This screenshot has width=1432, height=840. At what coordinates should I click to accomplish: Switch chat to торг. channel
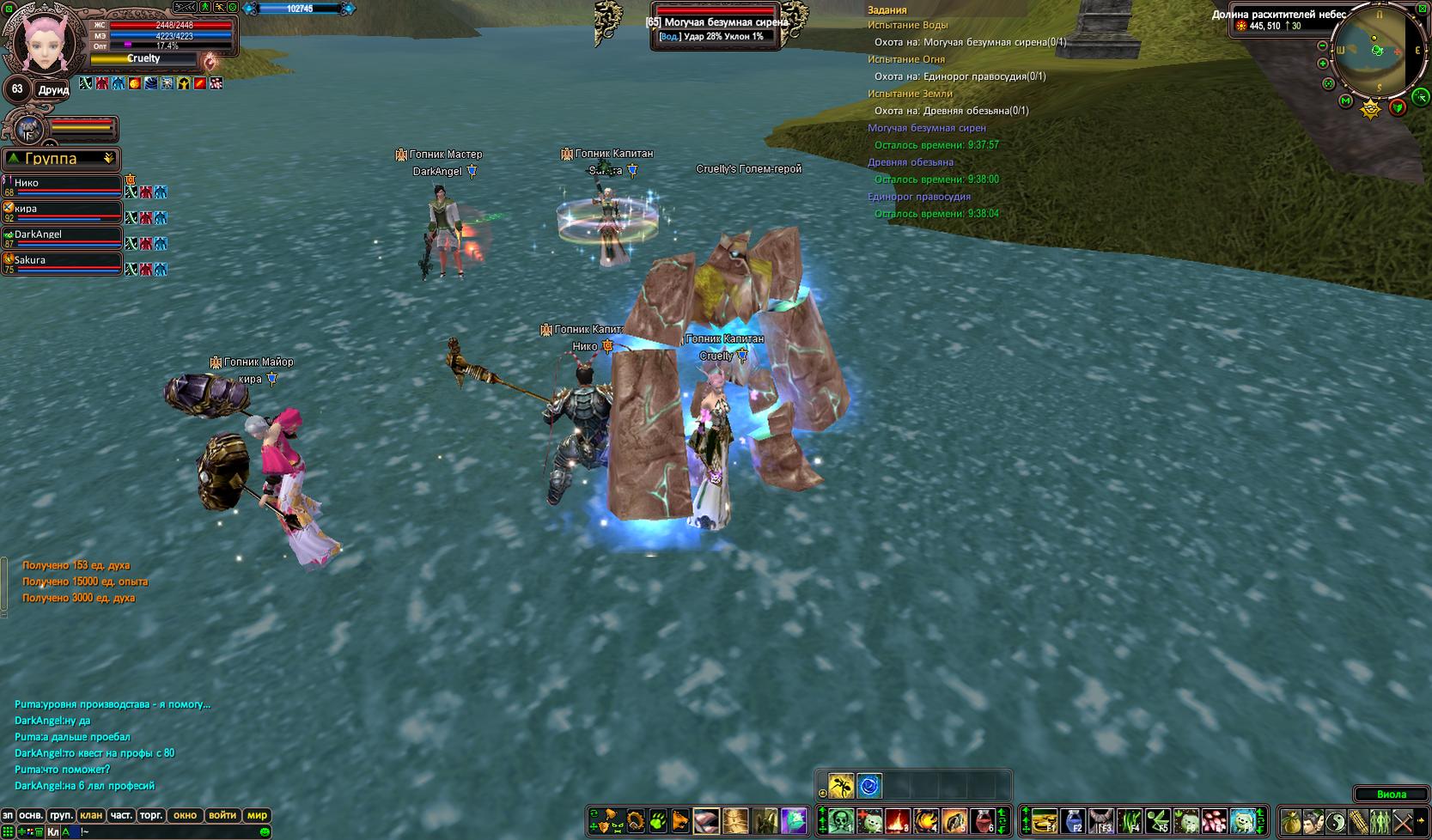click(151, 815)
